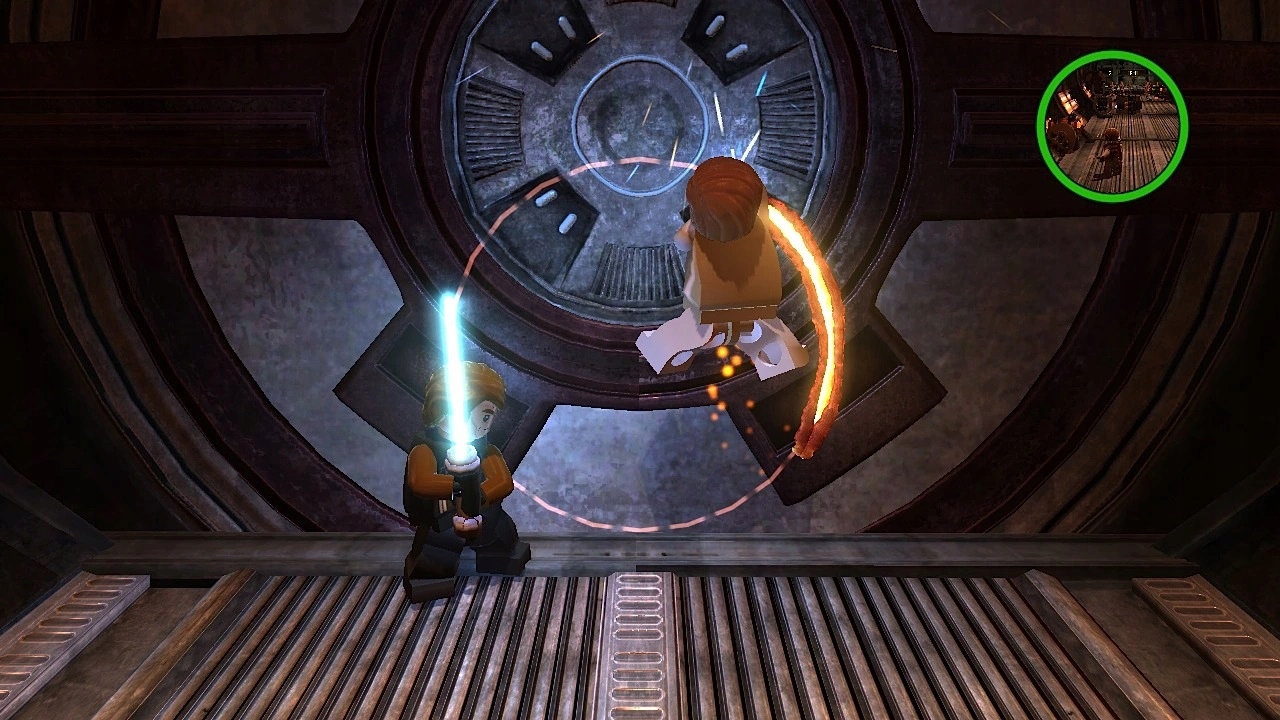Select the green-ringed circular scene view

[1112, 126]
